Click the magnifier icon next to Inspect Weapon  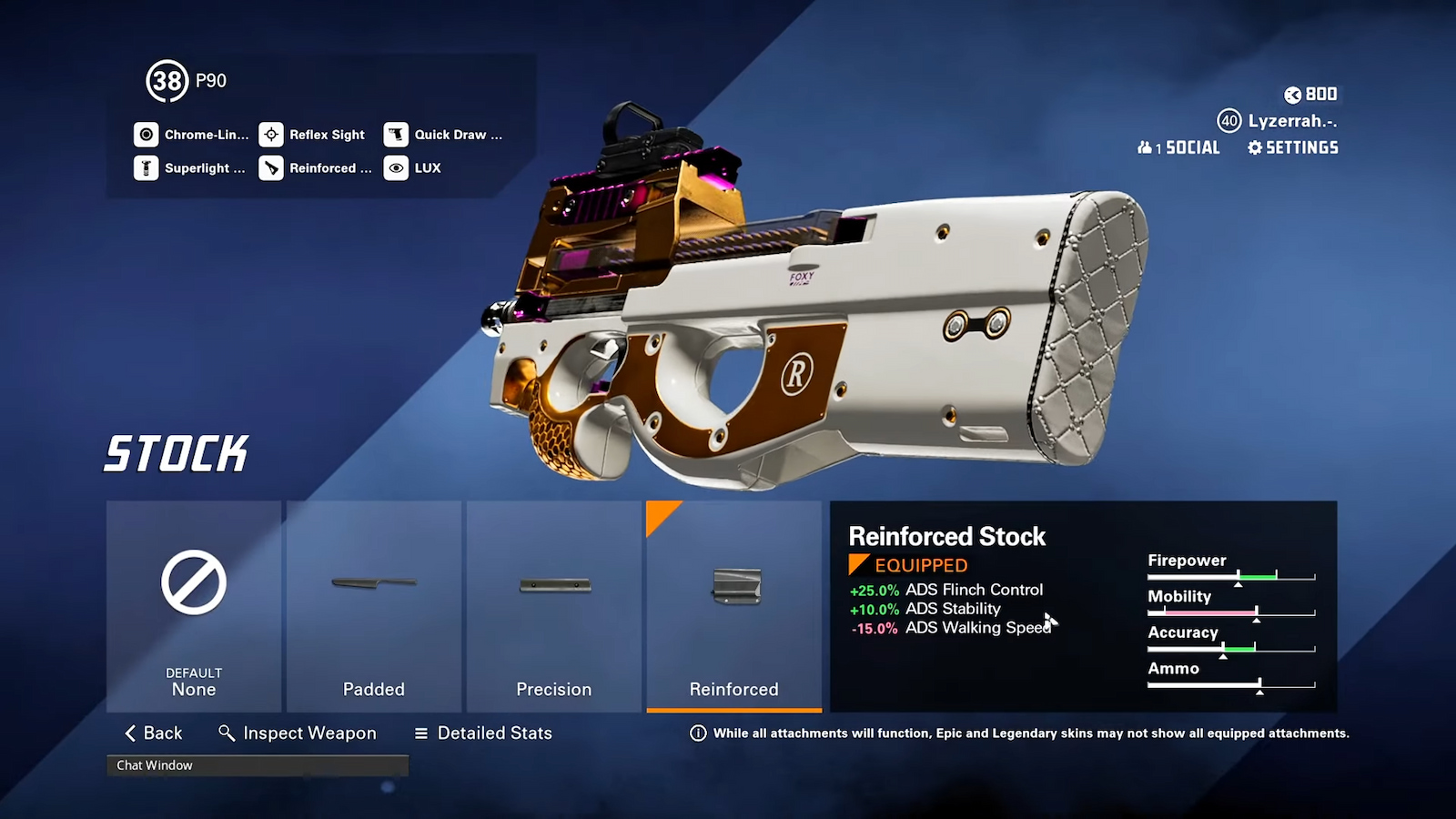pyautogui.click(x=225, y=733)
